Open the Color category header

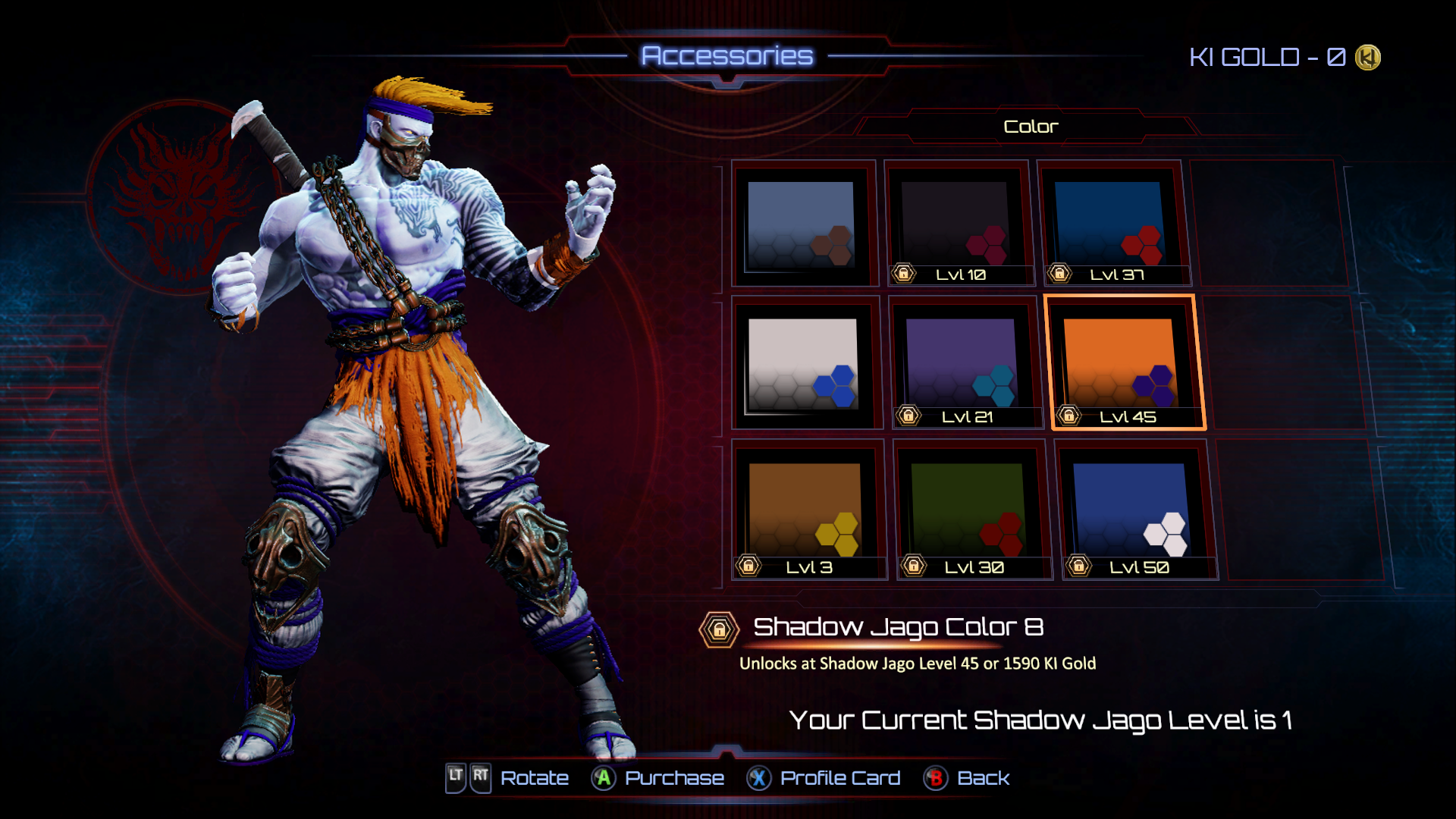click(1030, 127)
